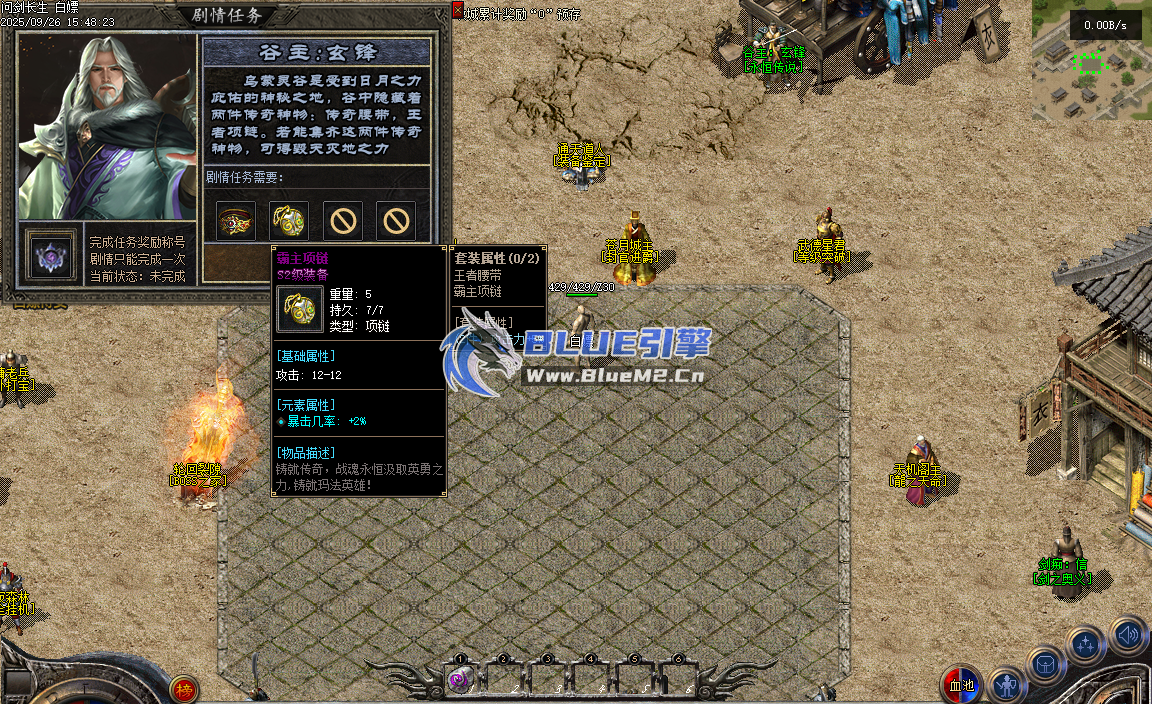Select the red belt requirement slot

[x=236, y=220]
